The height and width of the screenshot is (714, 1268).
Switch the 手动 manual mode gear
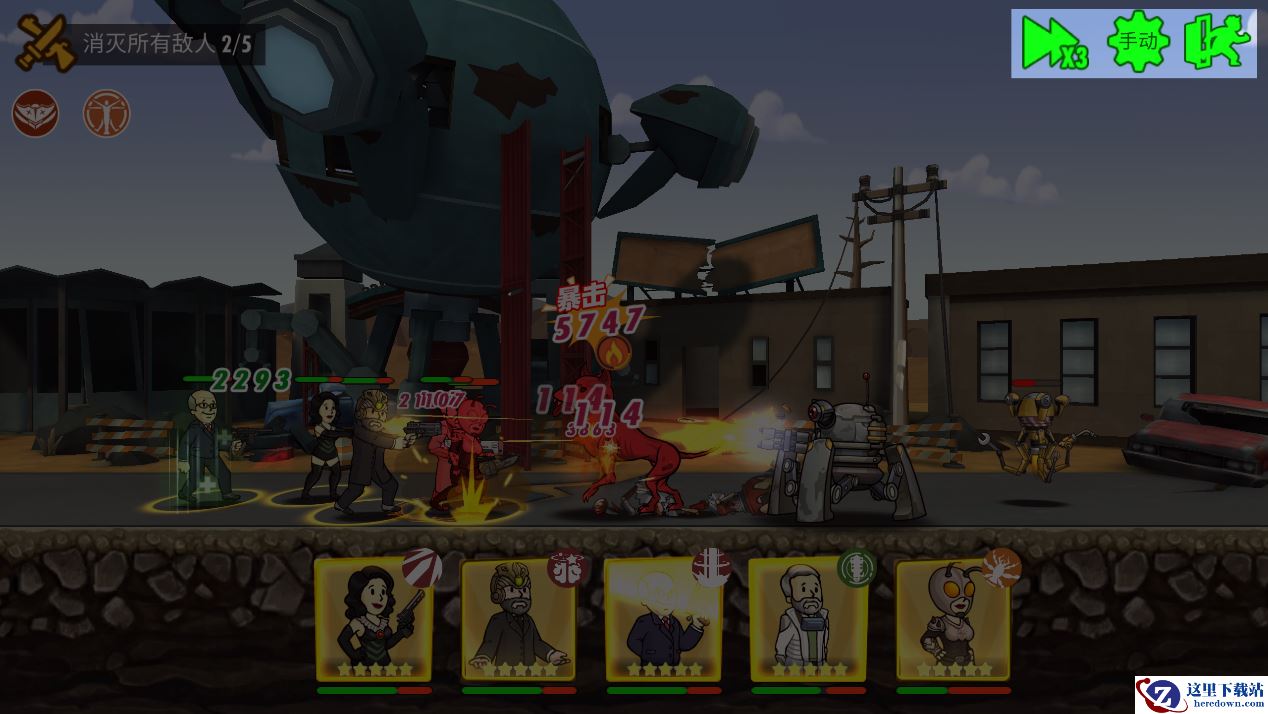(1138, 42)
